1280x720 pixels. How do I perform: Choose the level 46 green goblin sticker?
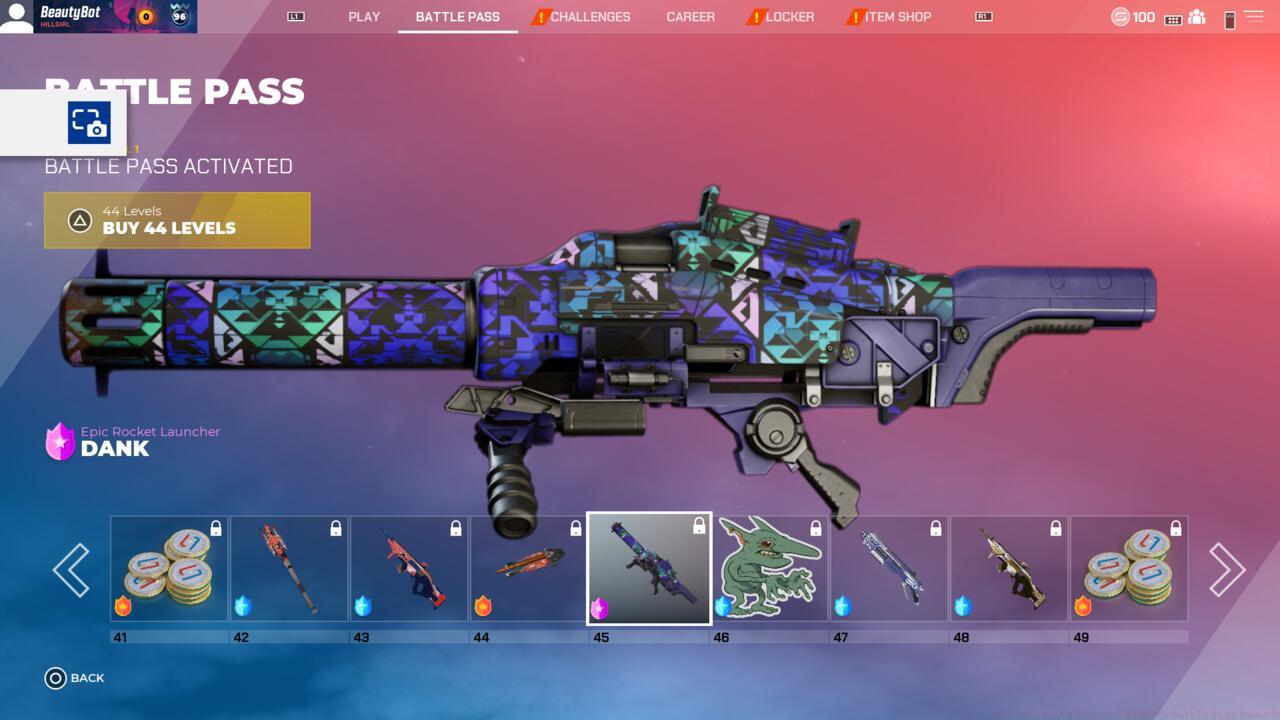pos(769,569)
